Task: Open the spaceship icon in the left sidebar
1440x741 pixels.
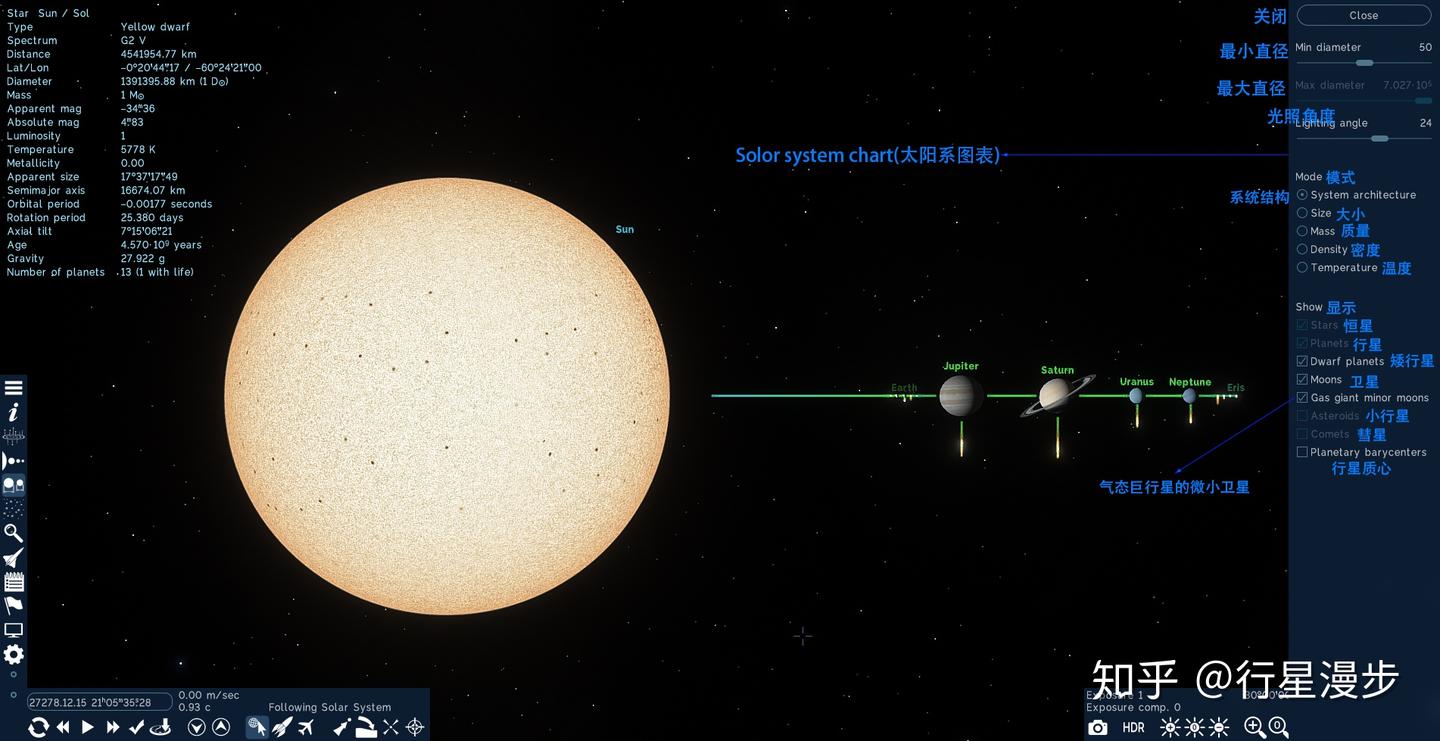Action: point(13,557)
